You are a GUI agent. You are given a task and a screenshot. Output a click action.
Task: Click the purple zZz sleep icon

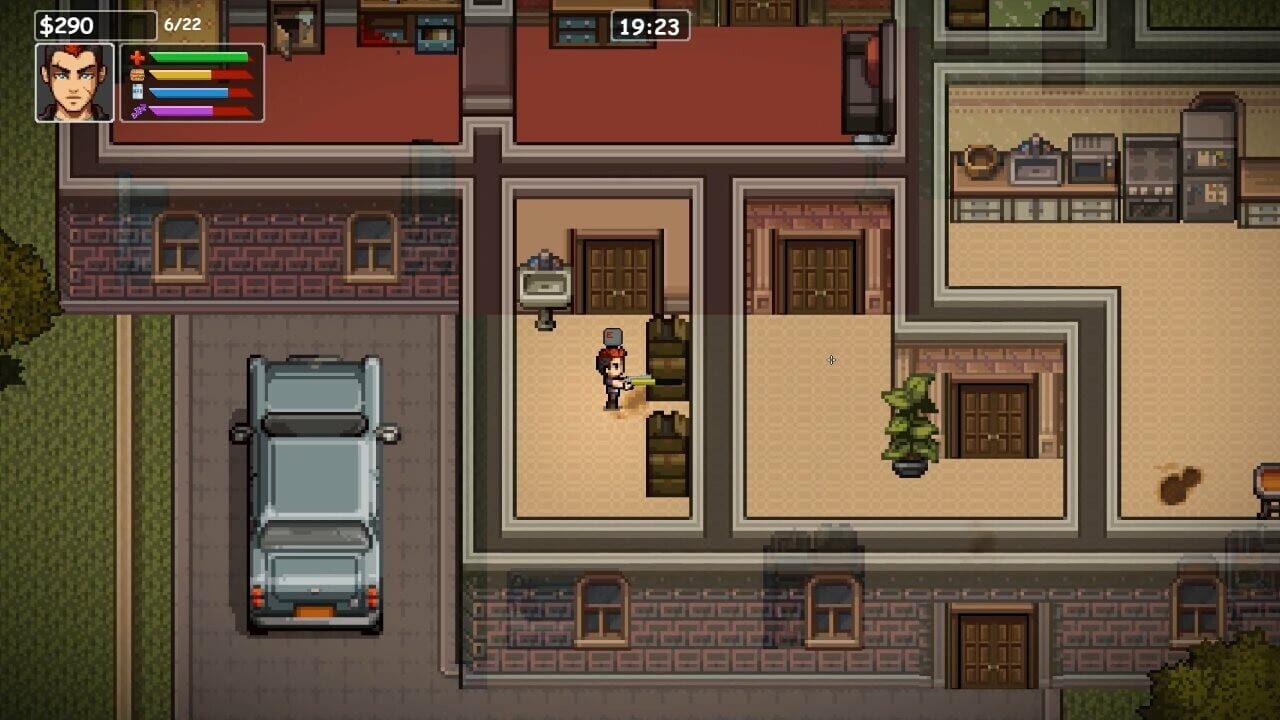137,110
